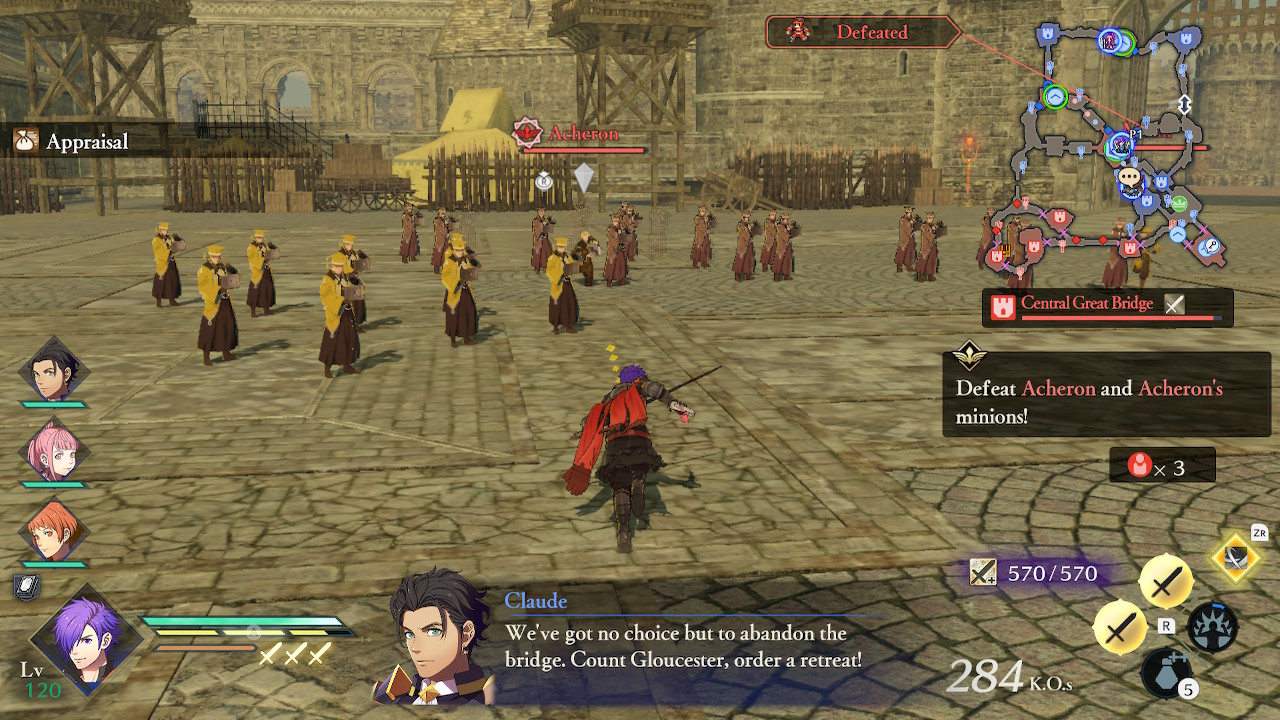Click Acheron's red crest above his health bar
This screenshot has height=720, width=1280.
coord(528,132)
